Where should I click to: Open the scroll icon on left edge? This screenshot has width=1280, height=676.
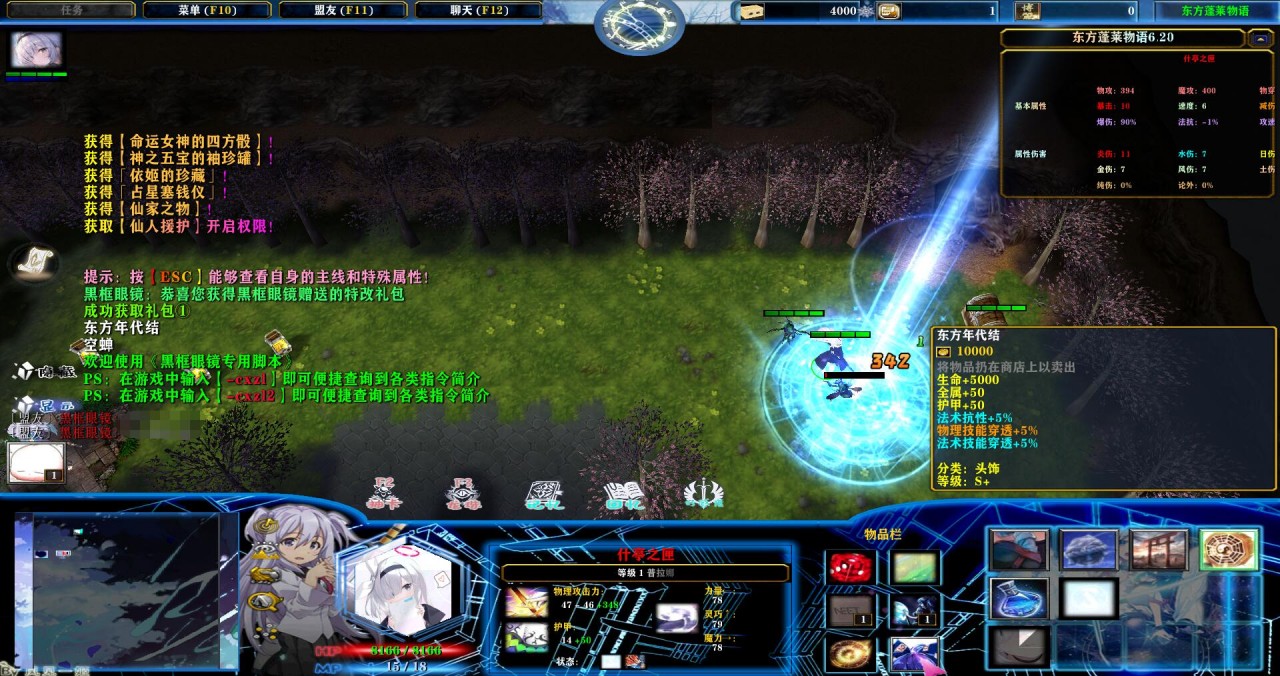pyautogui.click(x=33, y=262)
